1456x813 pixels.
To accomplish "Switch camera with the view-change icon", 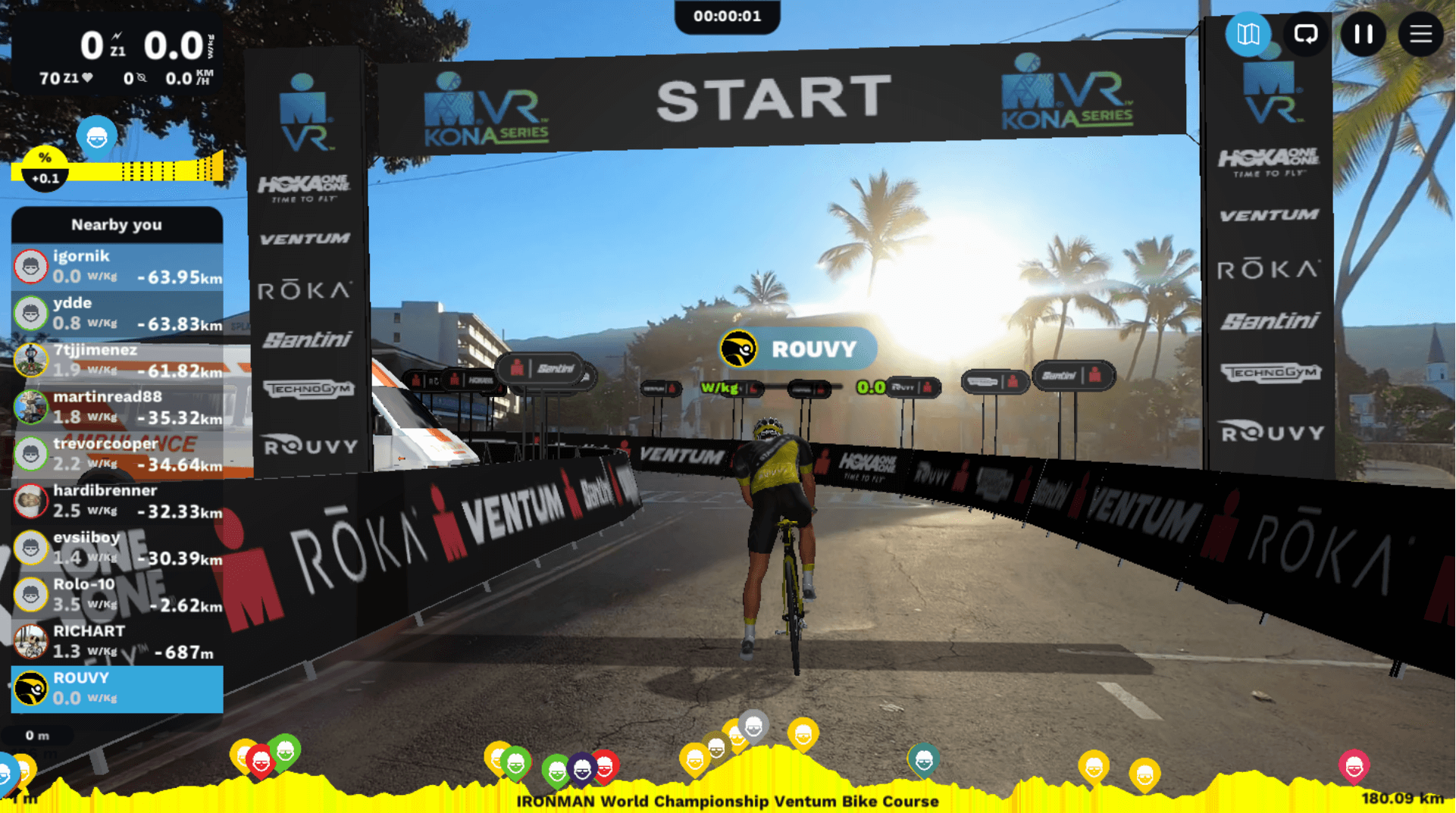I will 1305,34.
